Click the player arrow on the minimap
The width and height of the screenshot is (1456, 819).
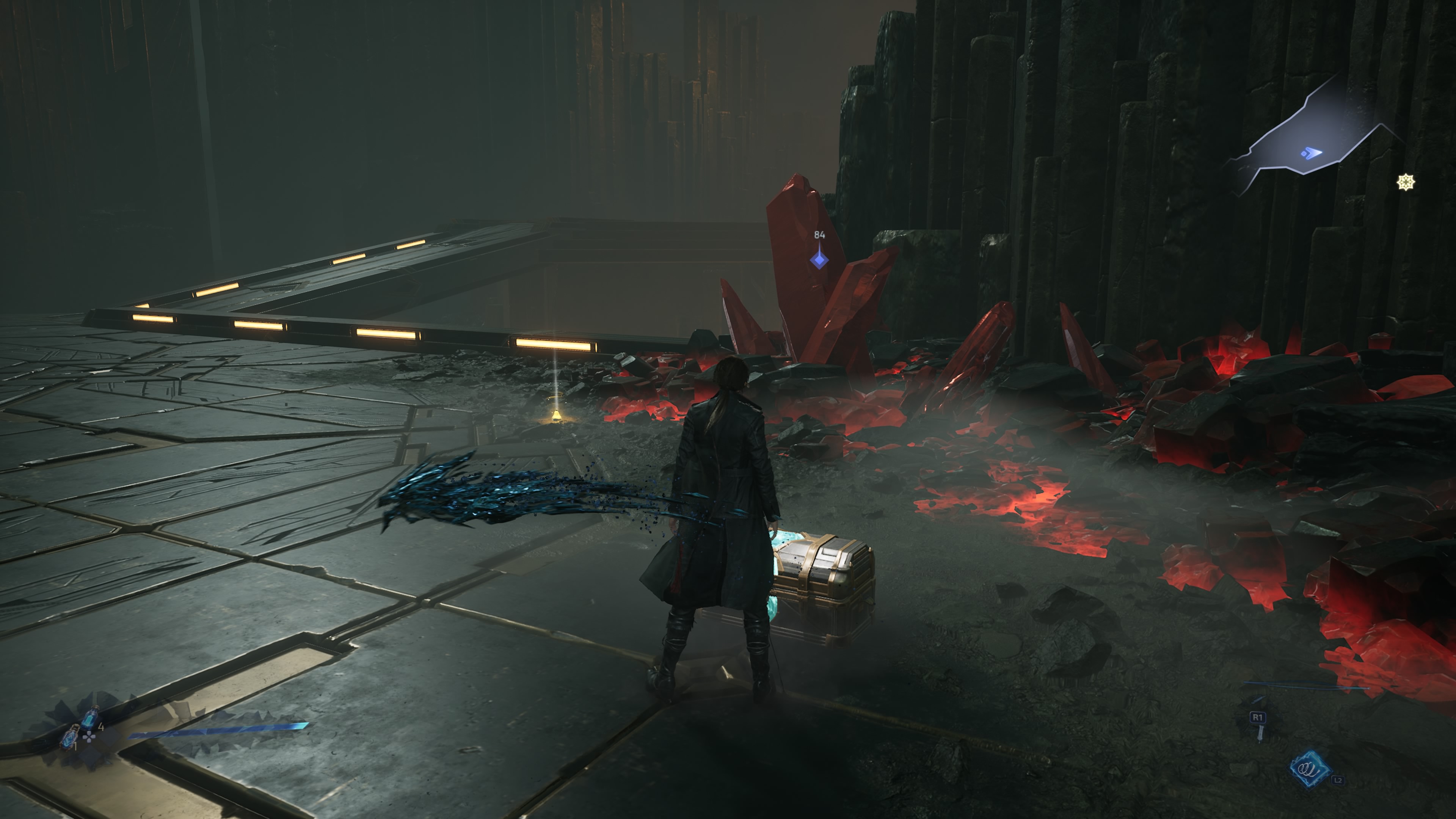coord(1312,152)
